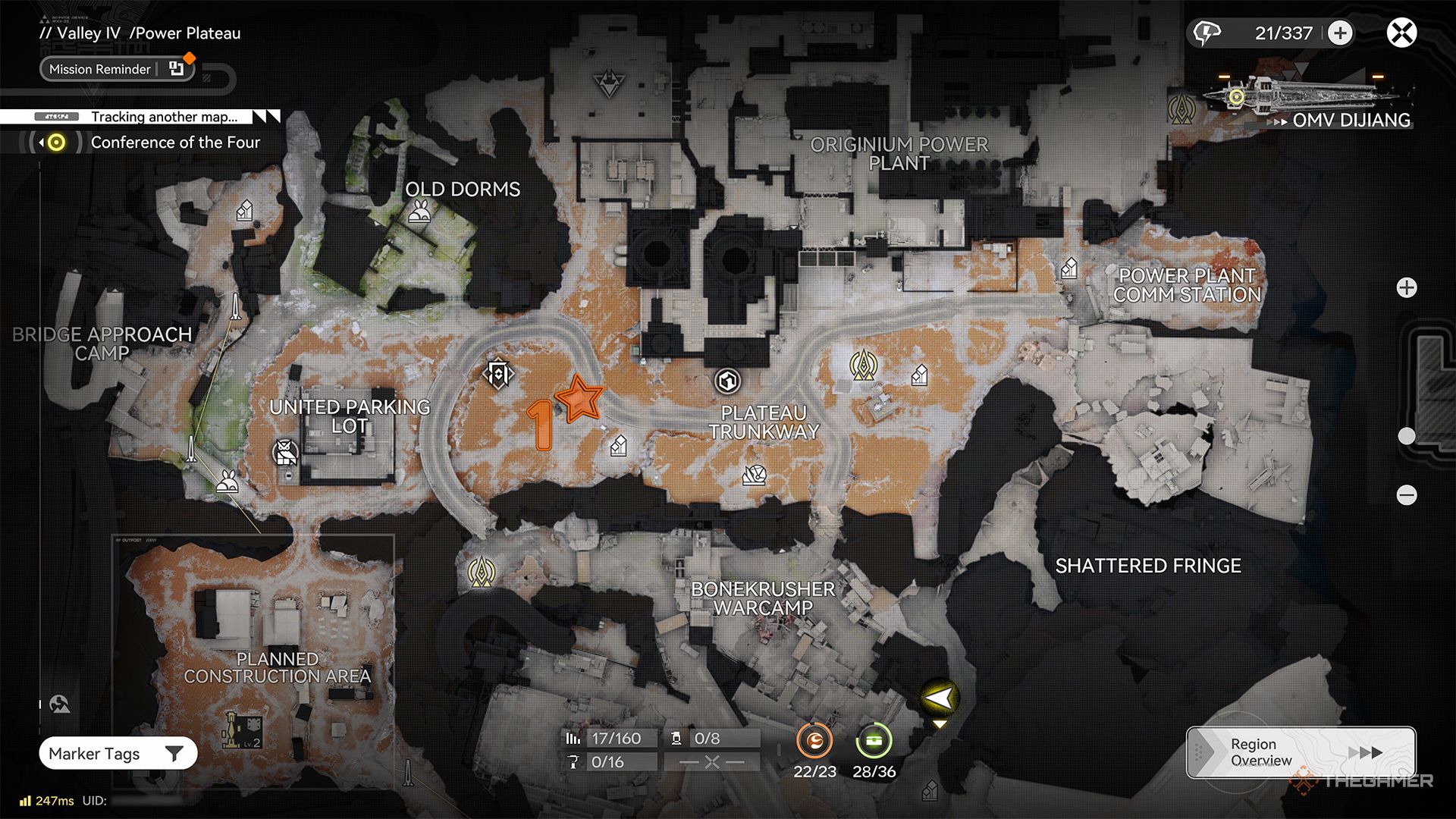Select the orange star map marker
This screenshot has height=819, width=1456.
pyautogui.click(x=579, y=397)
